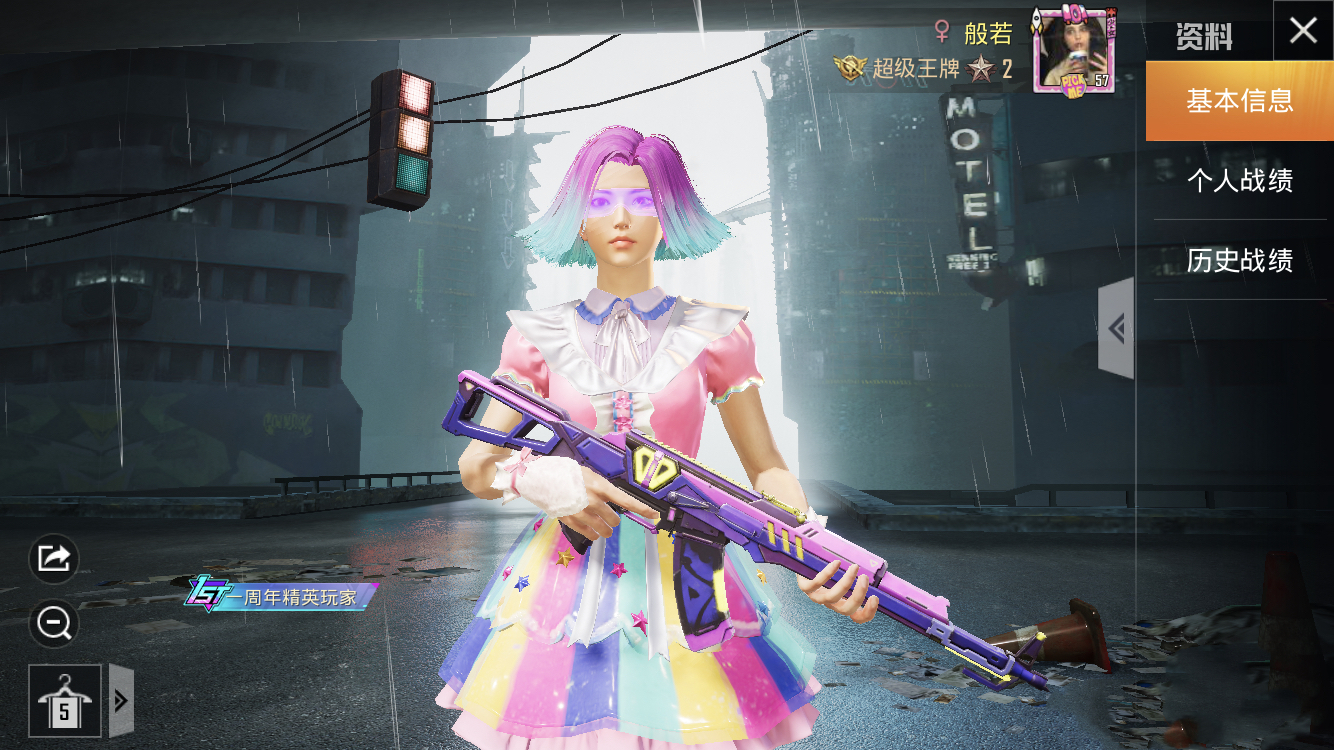Share the profile using the share icon
The width and height of the screenshot is (1334, 750).
(x=54, y=558)
